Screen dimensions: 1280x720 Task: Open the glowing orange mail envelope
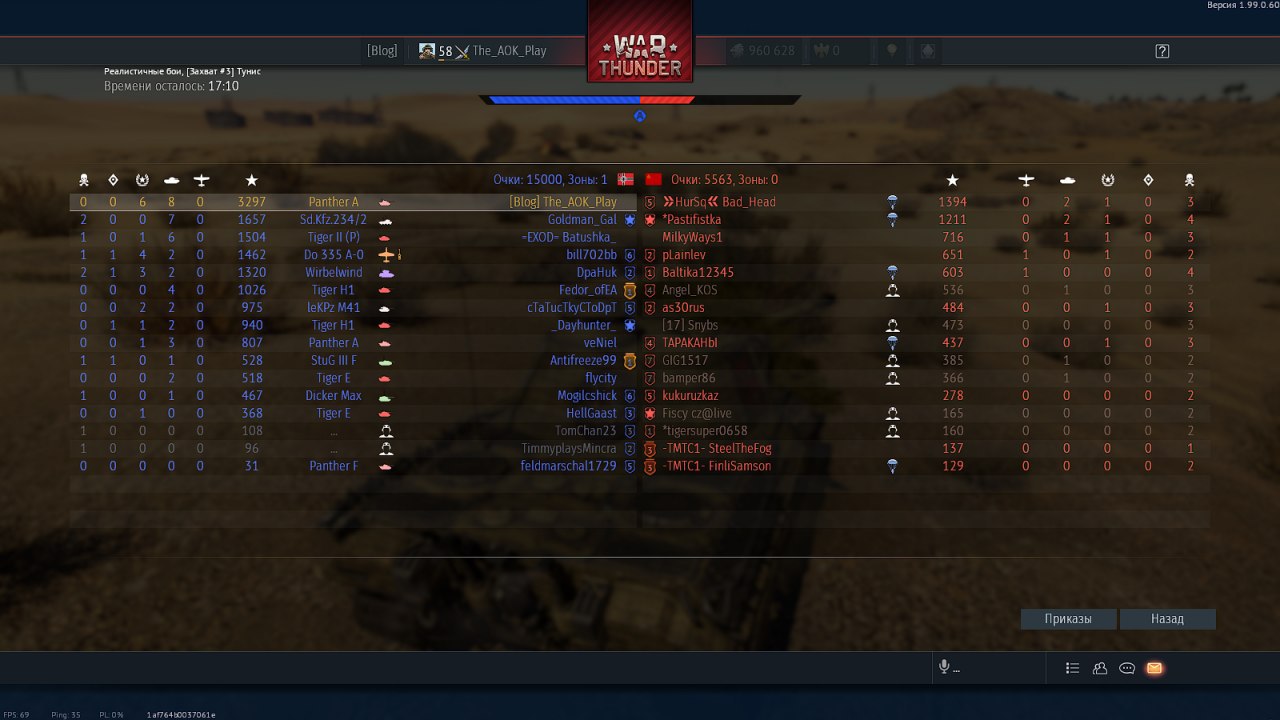click(1154, 668)
